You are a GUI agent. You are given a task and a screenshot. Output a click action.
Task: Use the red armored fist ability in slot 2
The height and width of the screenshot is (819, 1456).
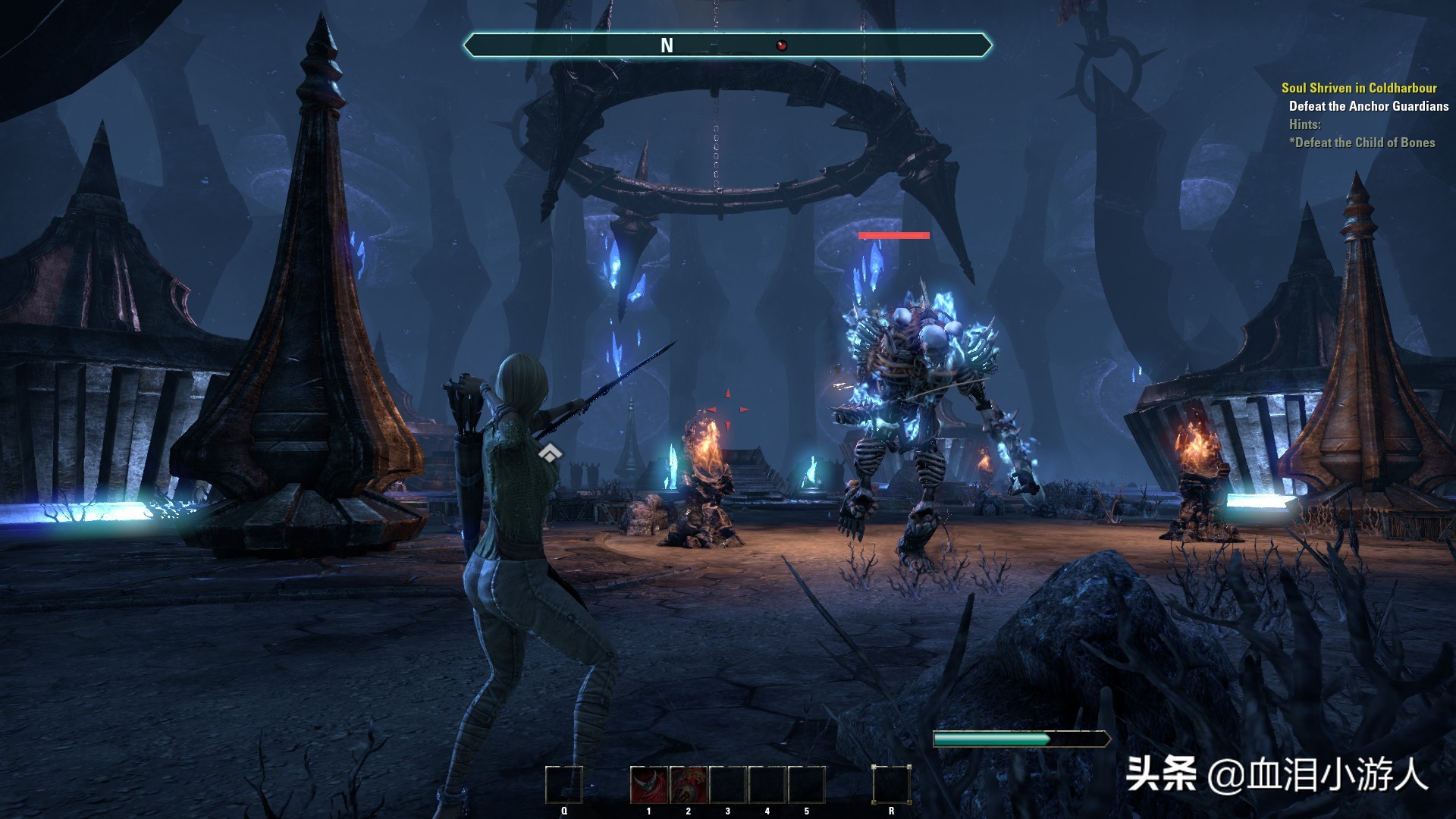[688, 785]
